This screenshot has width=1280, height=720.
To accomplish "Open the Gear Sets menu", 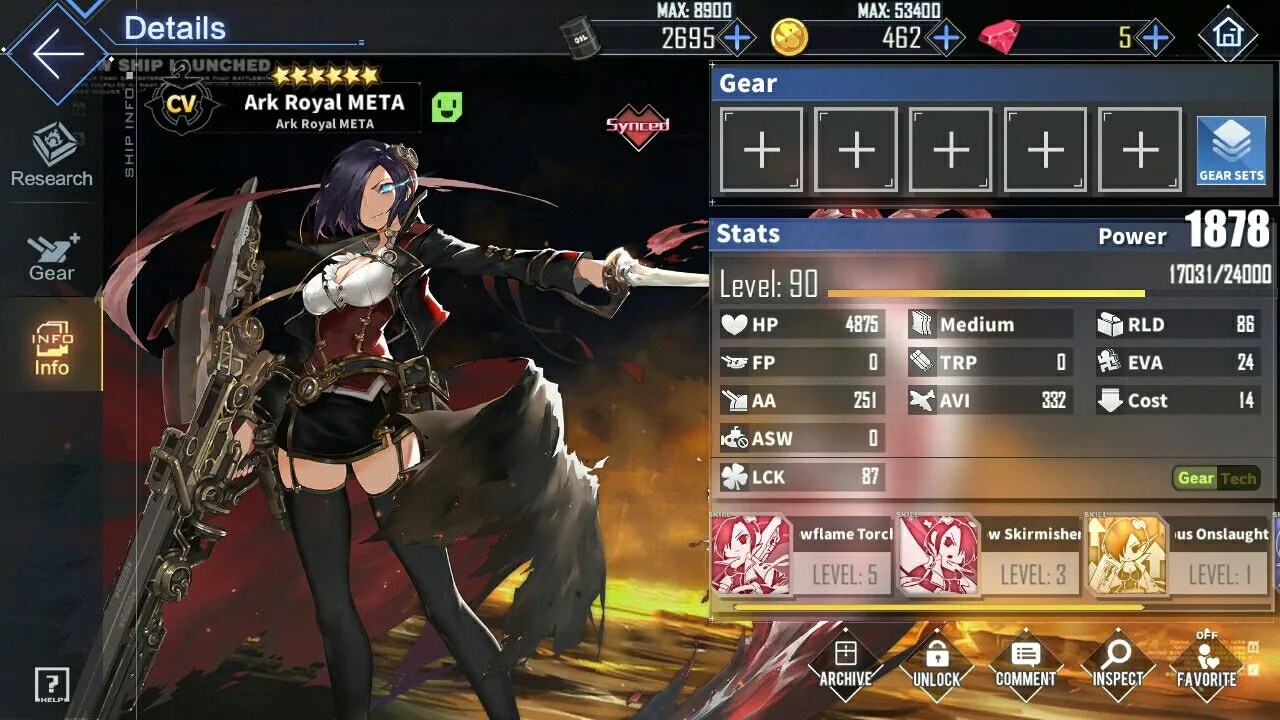I will point(1231,151).
